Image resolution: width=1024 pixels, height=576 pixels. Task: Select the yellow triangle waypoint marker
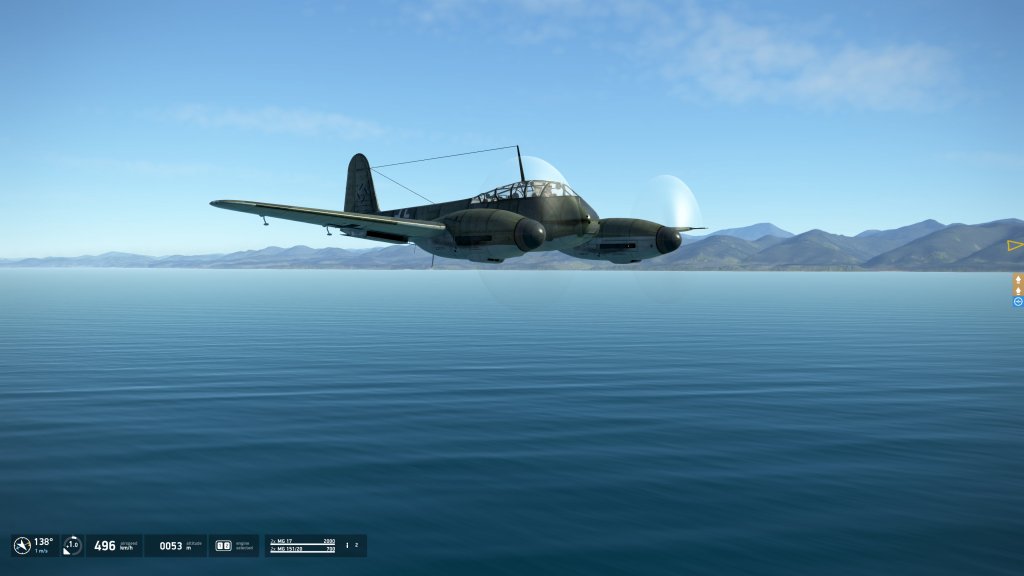pos(1015,245)
